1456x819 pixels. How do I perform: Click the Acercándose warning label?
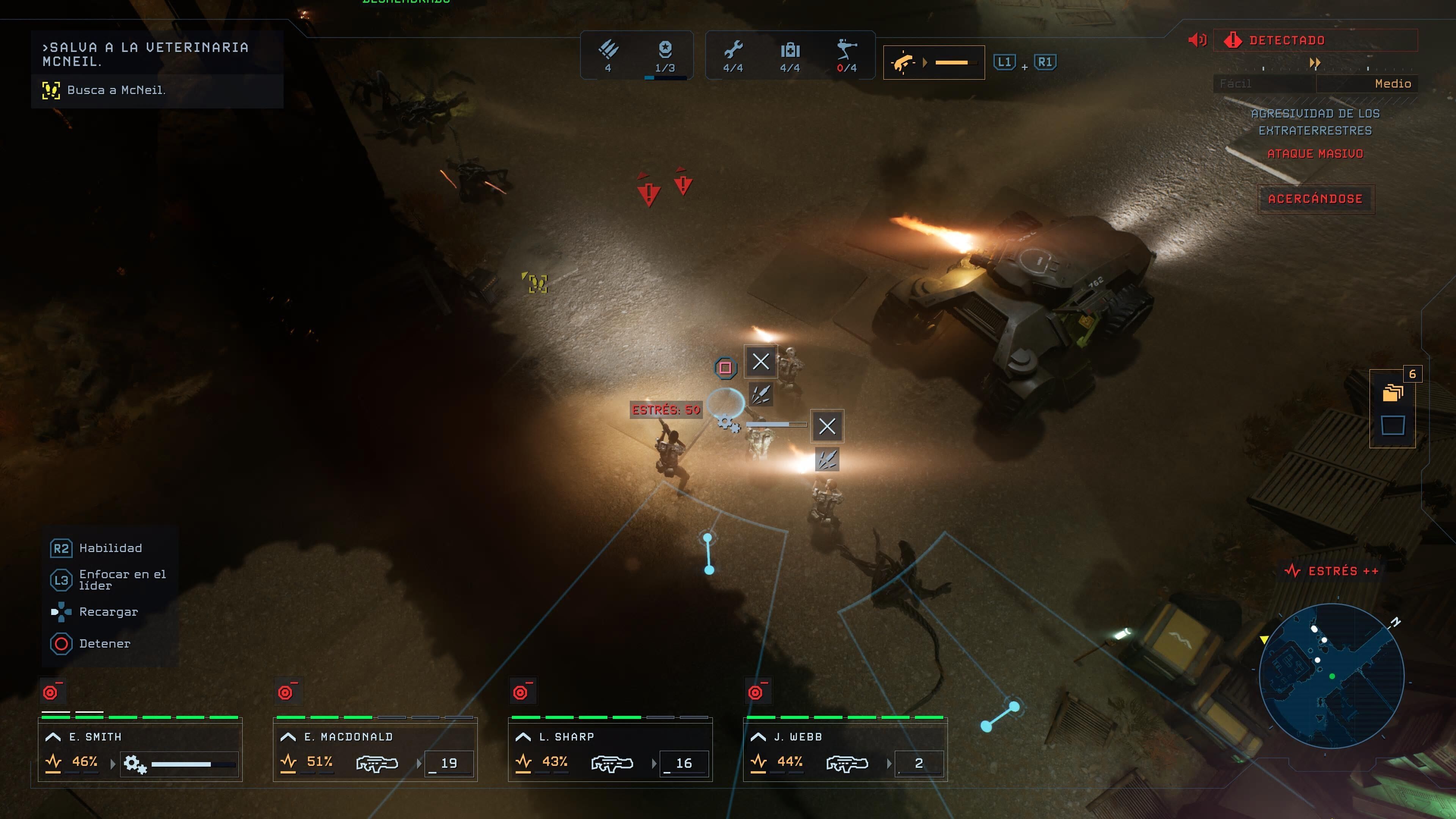point(1315,199)
